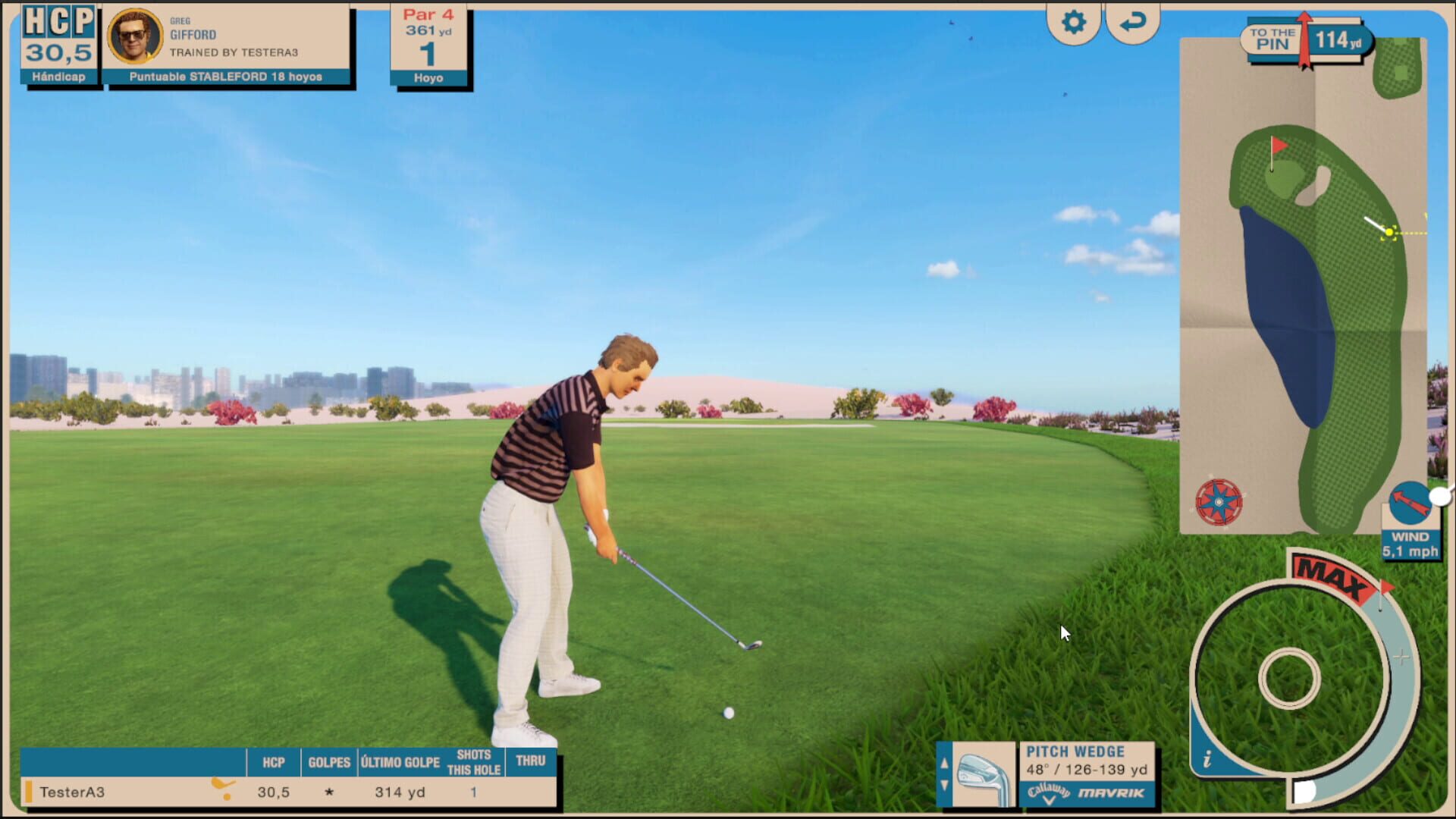Click the undo arrow icon
The image size is (1456, 819).
point(1131,23)
